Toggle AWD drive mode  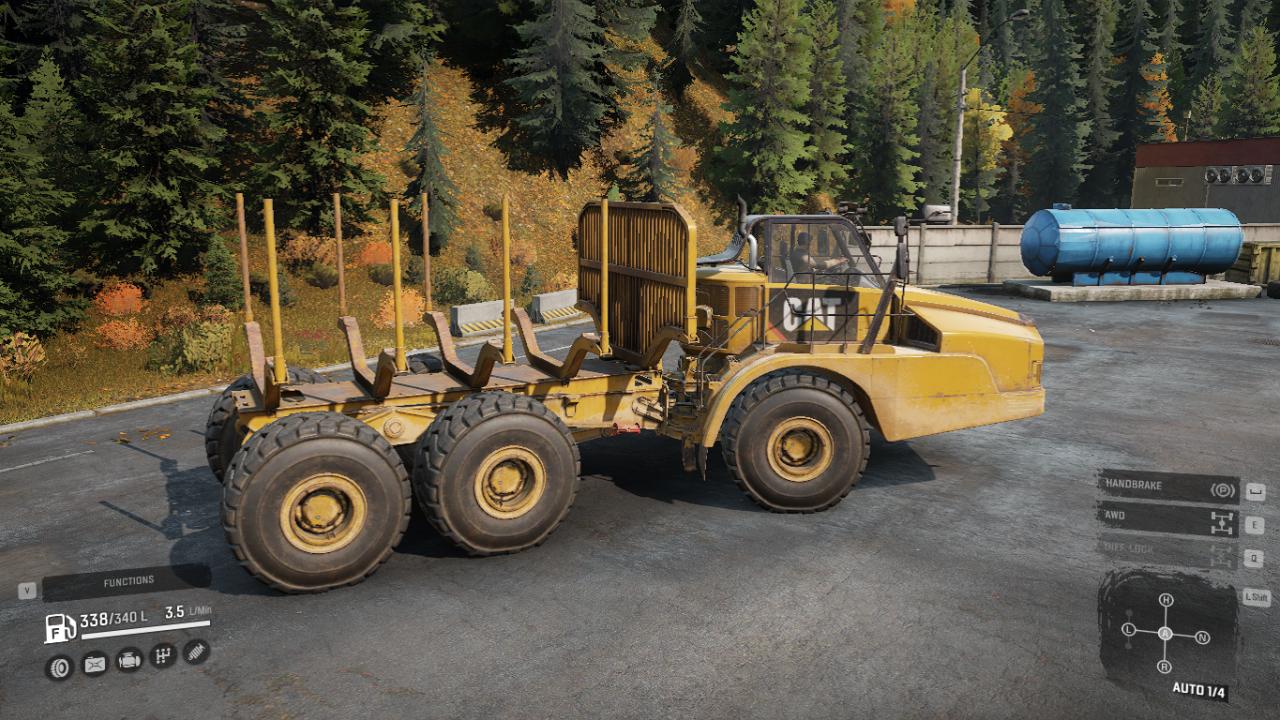click(1168, 519)
